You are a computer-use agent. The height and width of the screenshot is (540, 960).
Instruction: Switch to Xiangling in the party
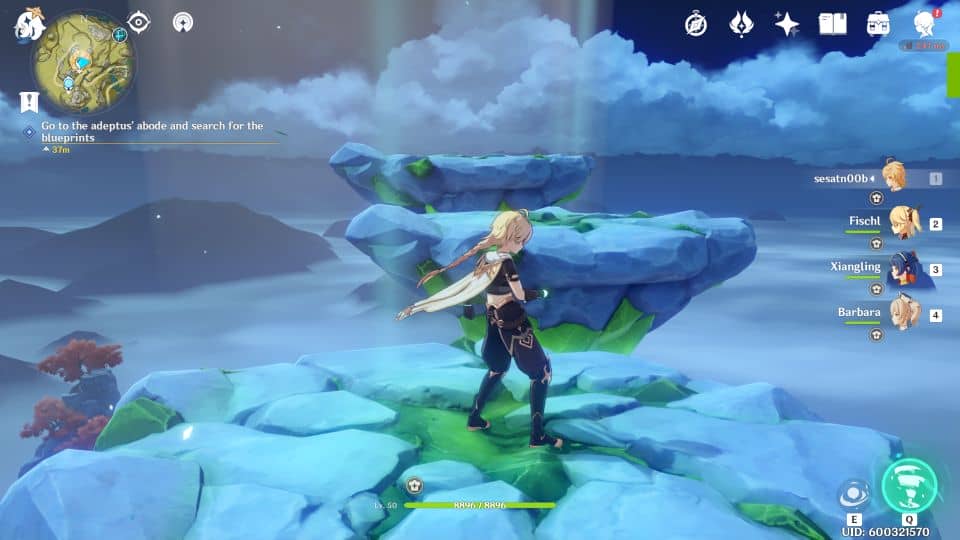pyautogui.click(x=904, y=268)
